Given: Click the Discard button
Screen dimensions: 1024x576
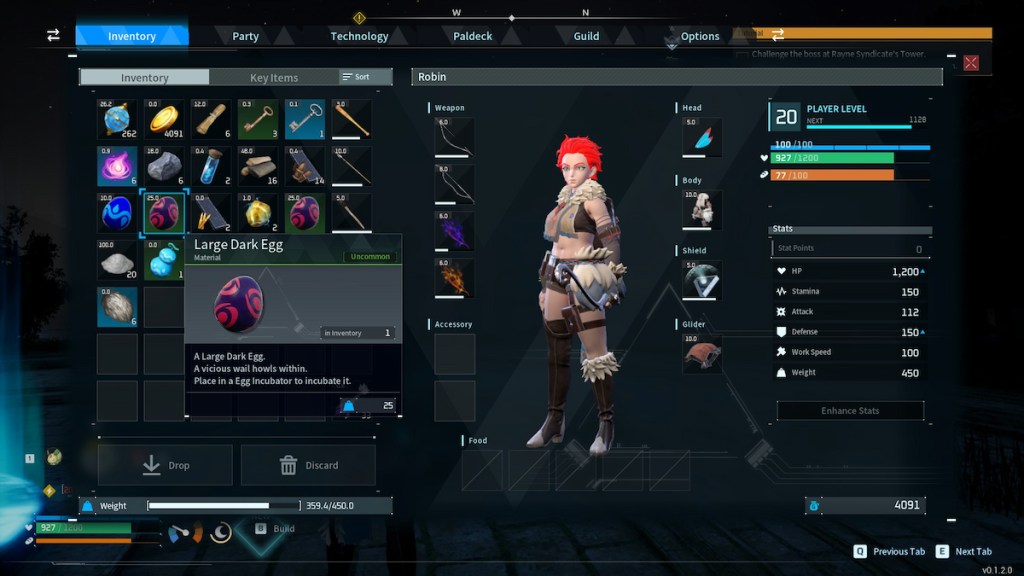Looking at the screenshot, I should tap(308, 465).
